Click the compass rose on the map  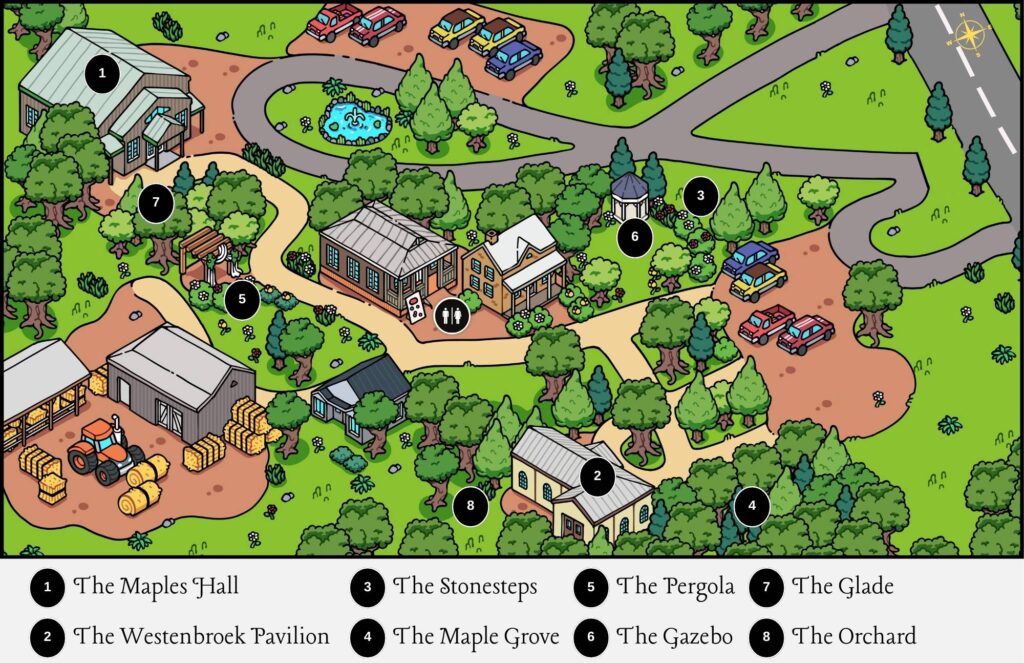pyautogui.click(x=968, y=35)
